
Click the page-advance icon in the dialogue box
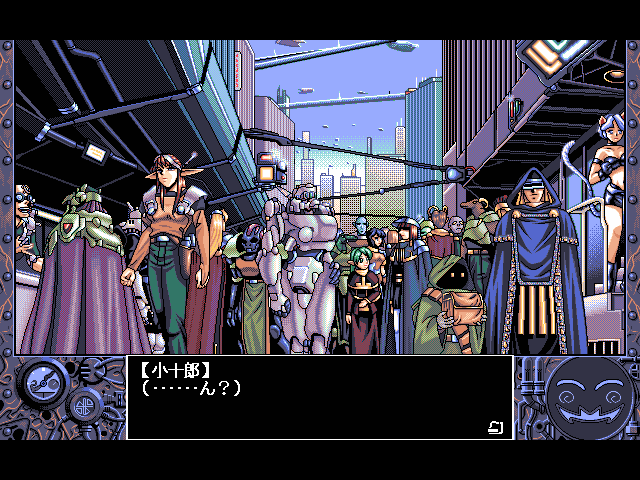pyautogui.click(x=495, y=428)
